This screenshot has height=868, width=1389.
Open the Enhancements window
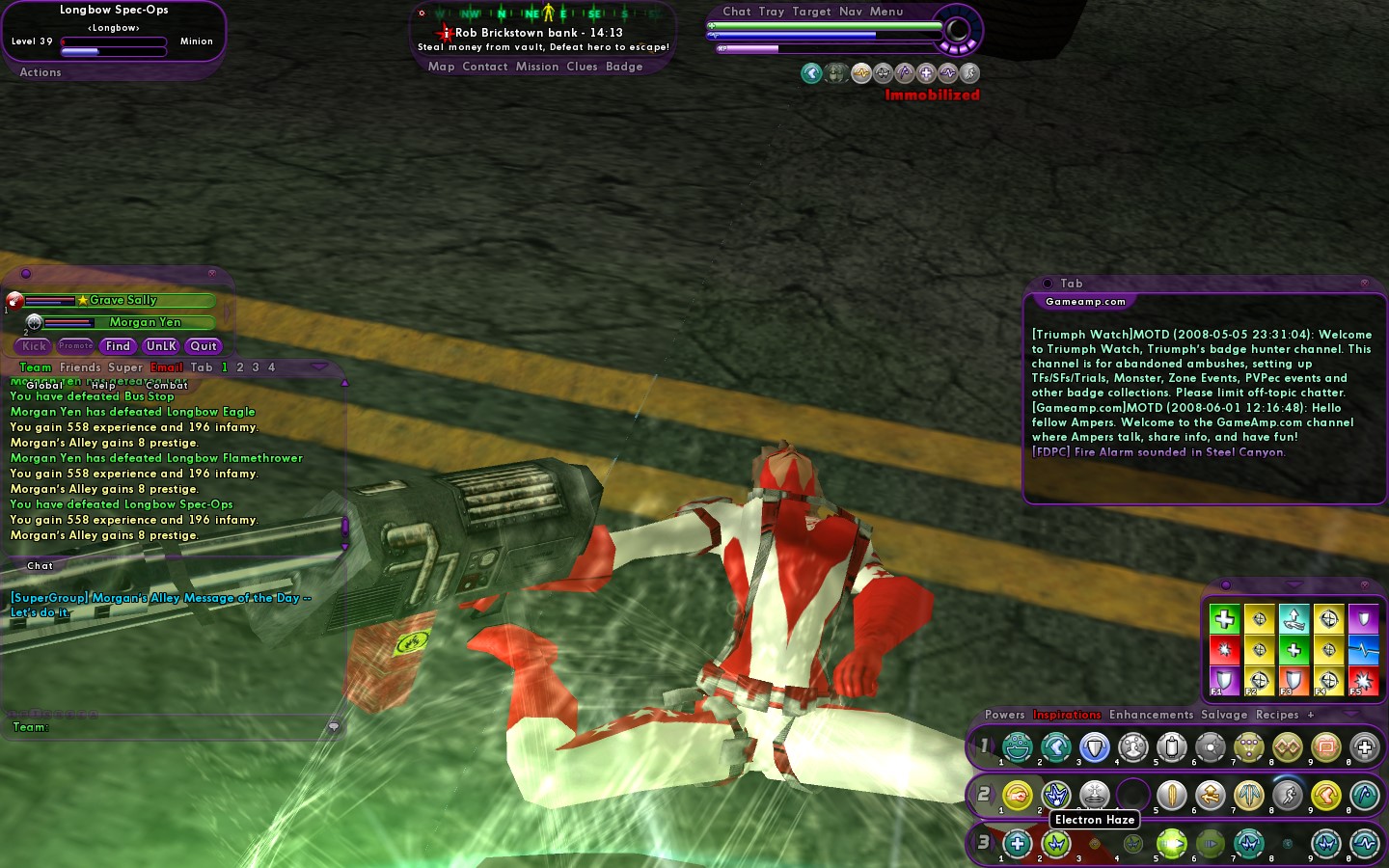(1151, 715)
